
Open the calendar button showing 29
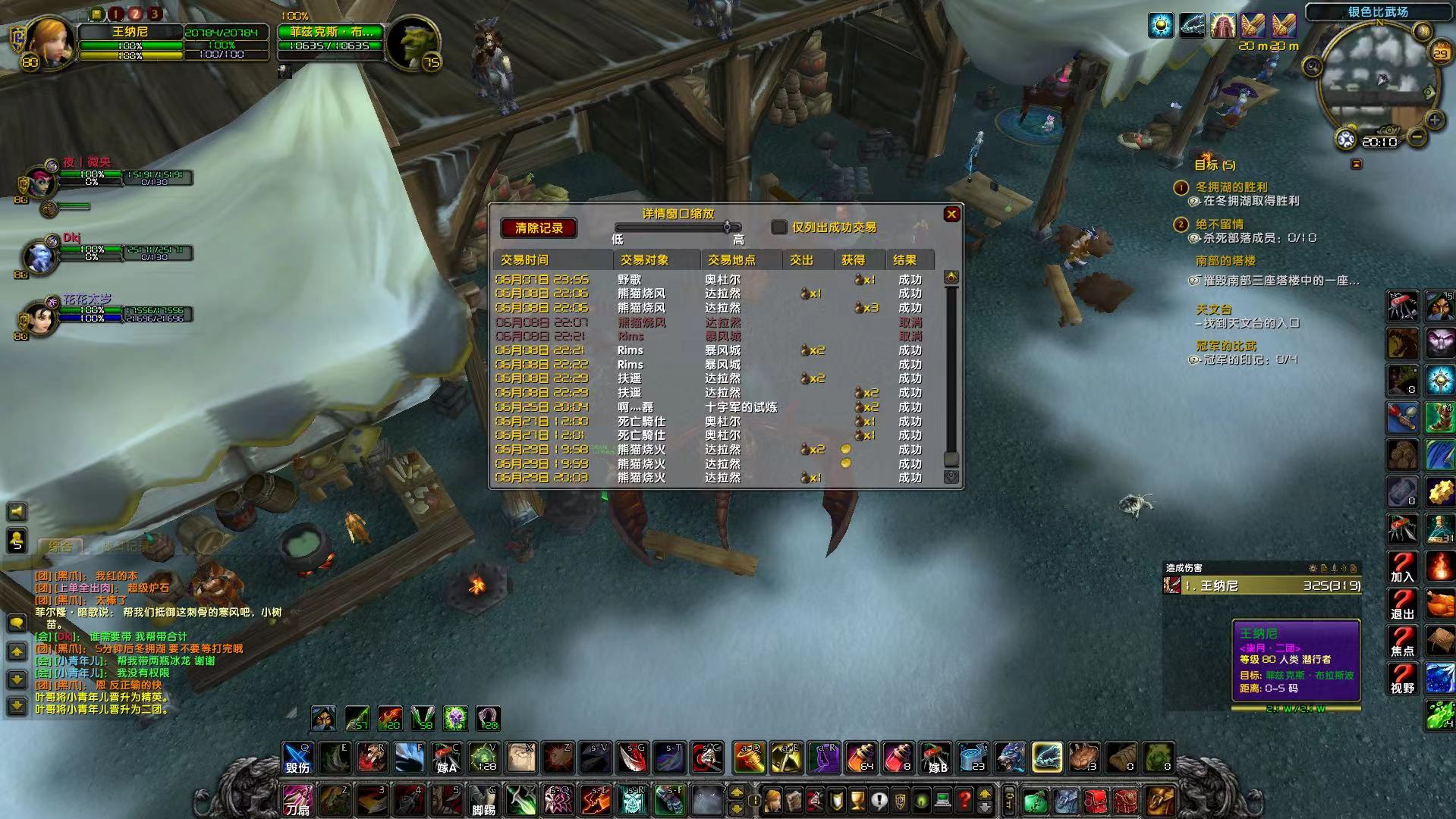point(1439,52)
